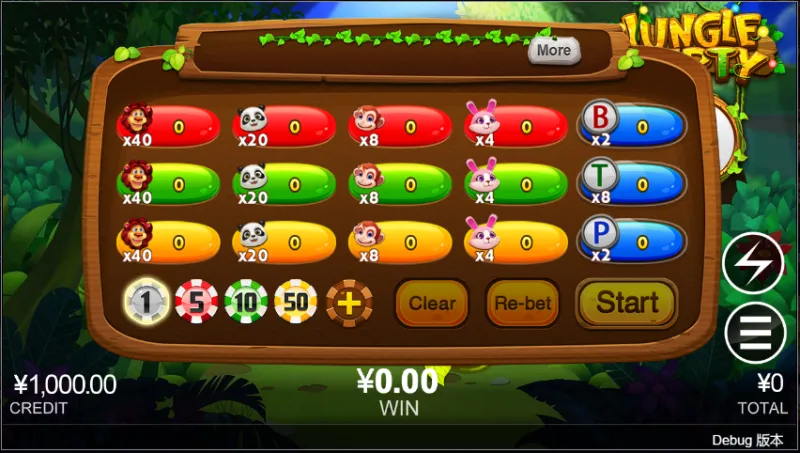The image size is (800, 453).
Task: Choose the red rabbit x4 bet
Action: [517, 127]
